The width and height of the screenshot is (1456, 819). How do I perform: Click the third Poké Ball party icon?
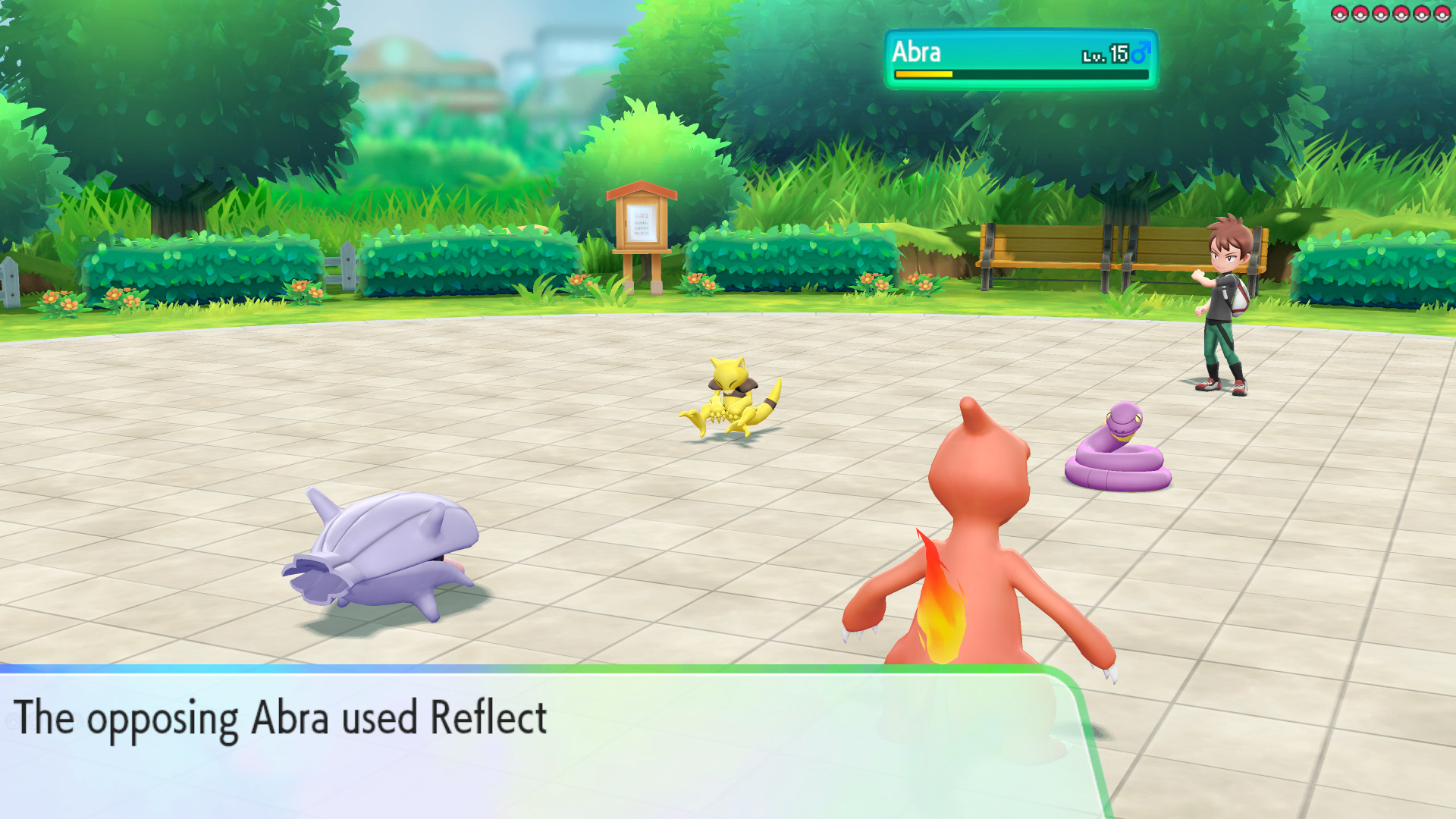[1380, 13]
